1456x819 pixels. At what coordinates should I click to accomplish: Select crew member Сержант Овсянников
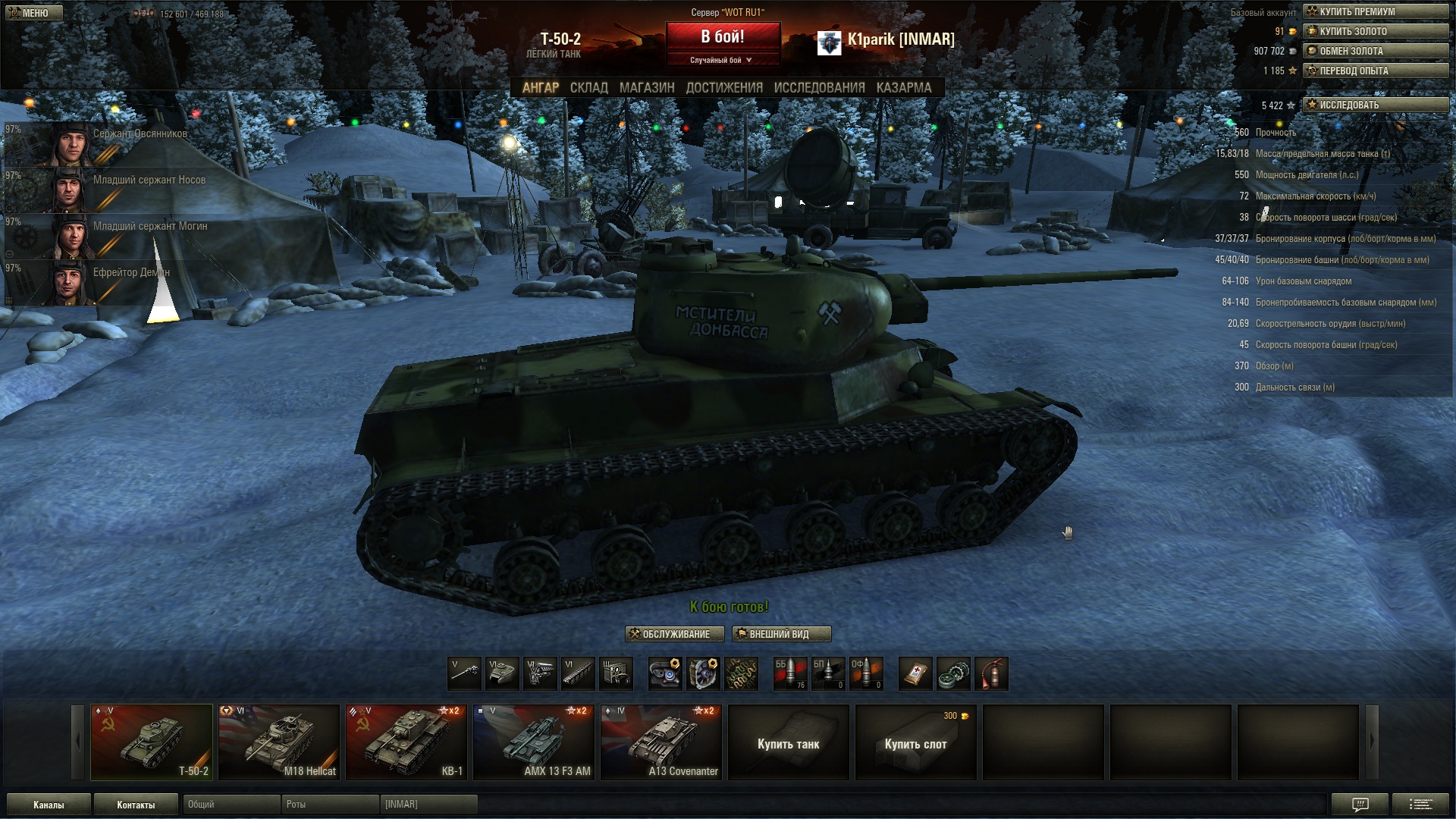114,143
